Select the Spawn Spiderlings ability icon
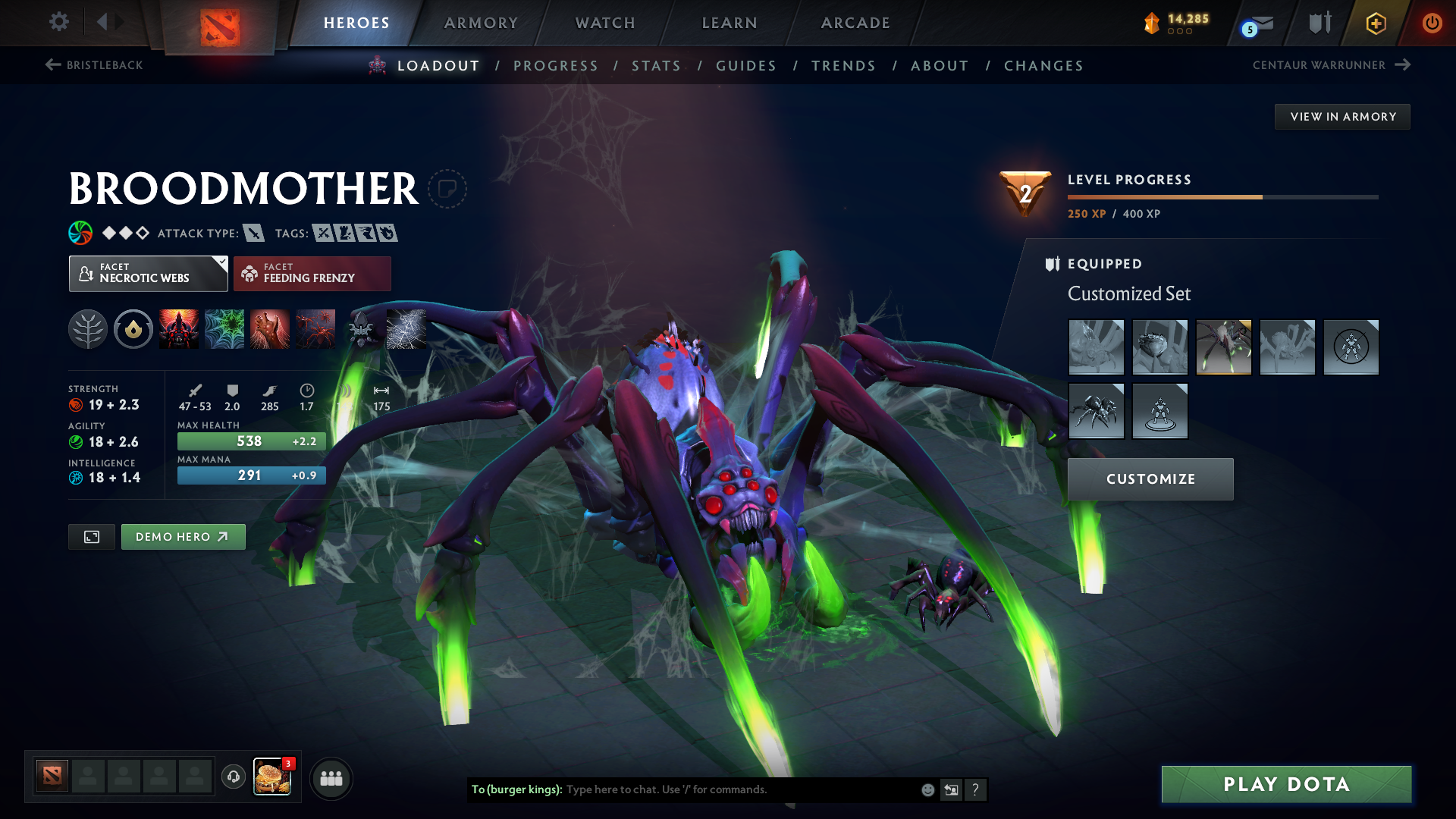Image resolution: width=1456 pixels, height=819 pixels. coord(315,329)
